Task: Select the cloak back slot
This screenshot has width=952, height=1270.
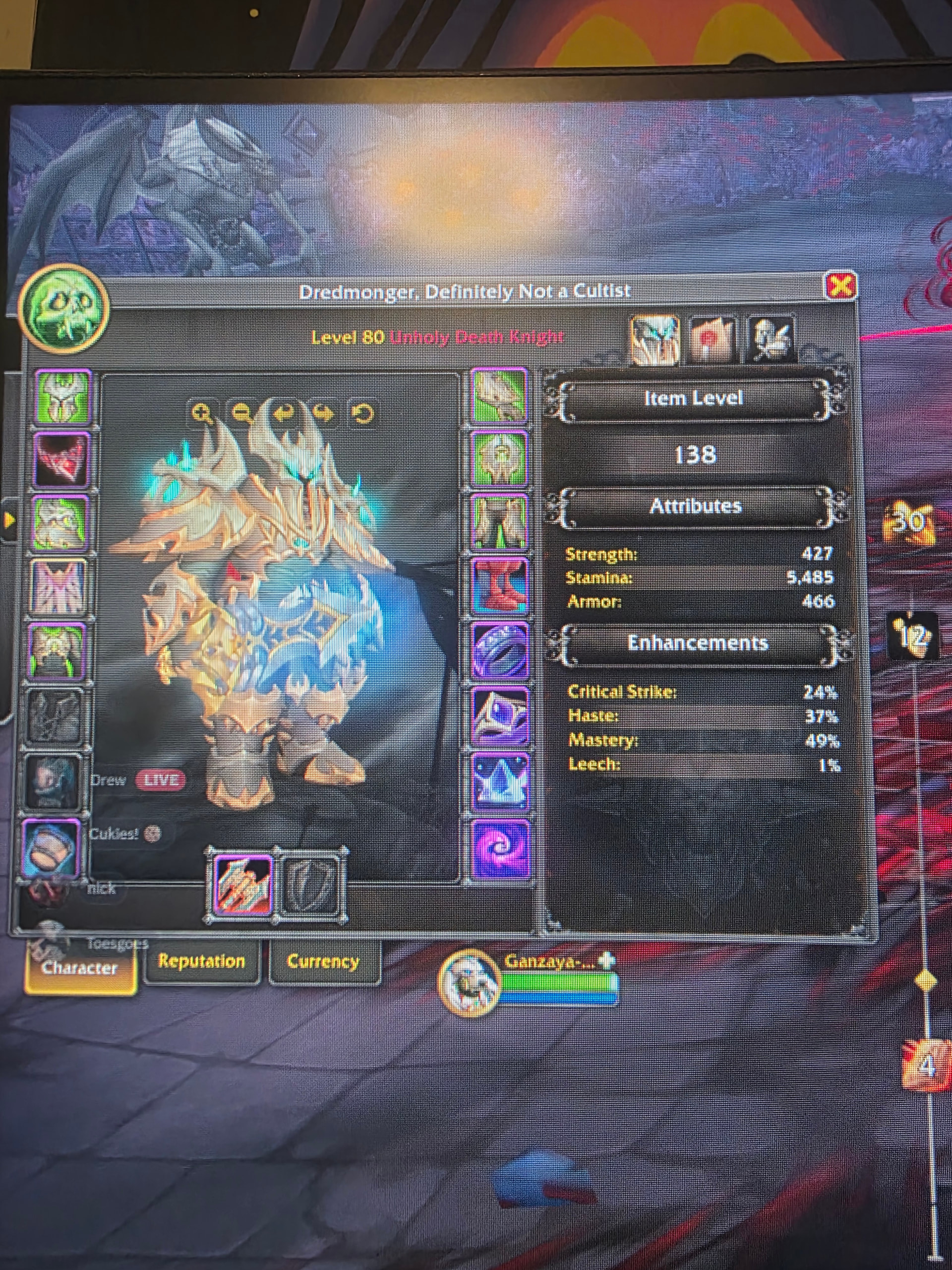Action: coord(59,587)
